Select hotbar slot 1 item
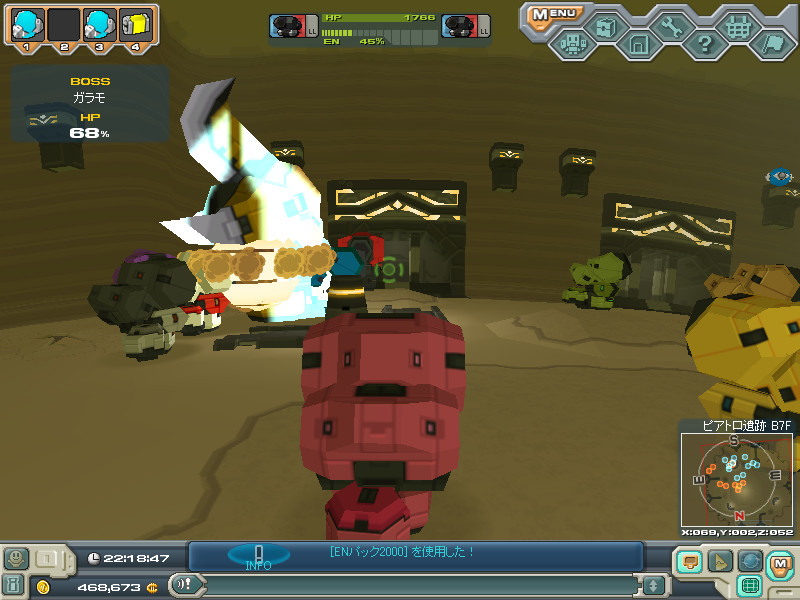Viewport: 800px width, 600px height. (28, 25)
